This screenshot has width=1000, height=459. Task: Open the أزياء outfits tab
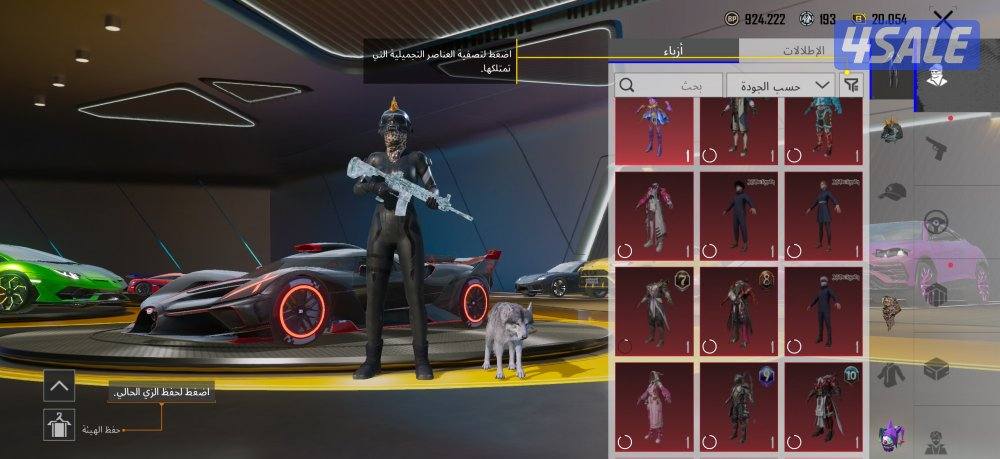point(674,50)
